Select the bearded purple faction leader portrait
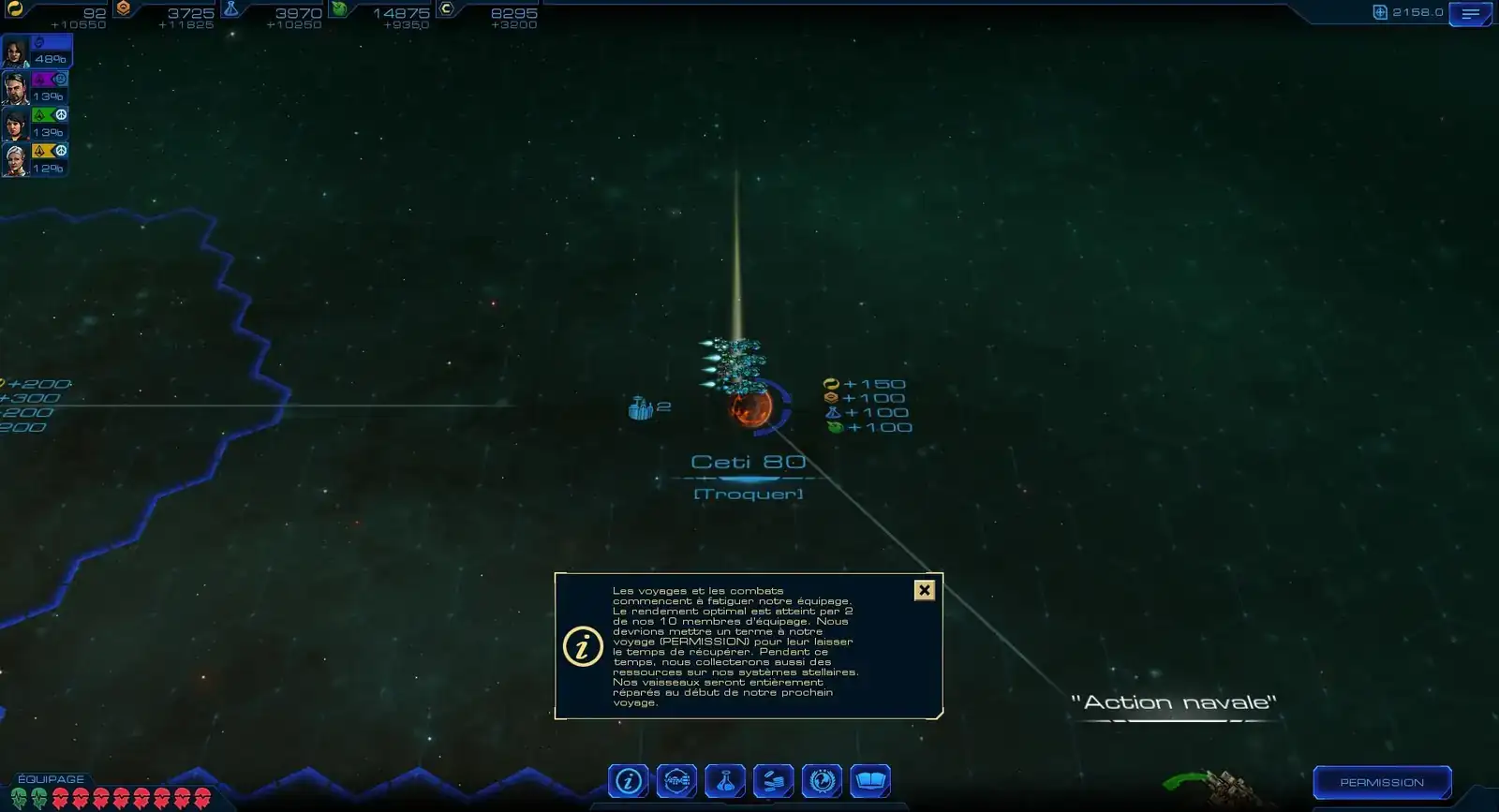The image size is (1499, 812). click(16, 88)
